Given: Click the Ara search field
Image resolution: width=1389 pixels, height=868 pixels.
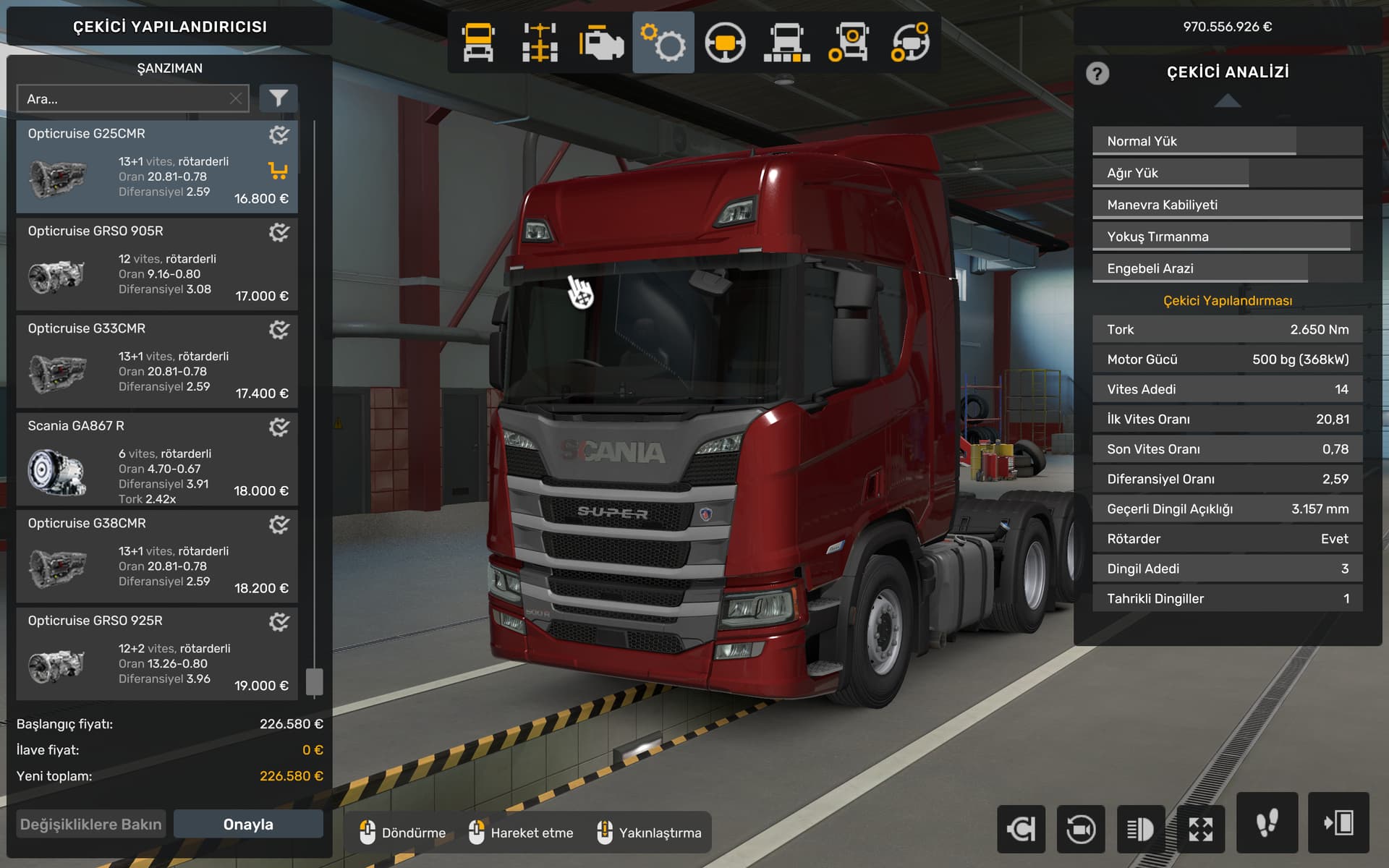Looking at the screenshot, I should 123,99.
